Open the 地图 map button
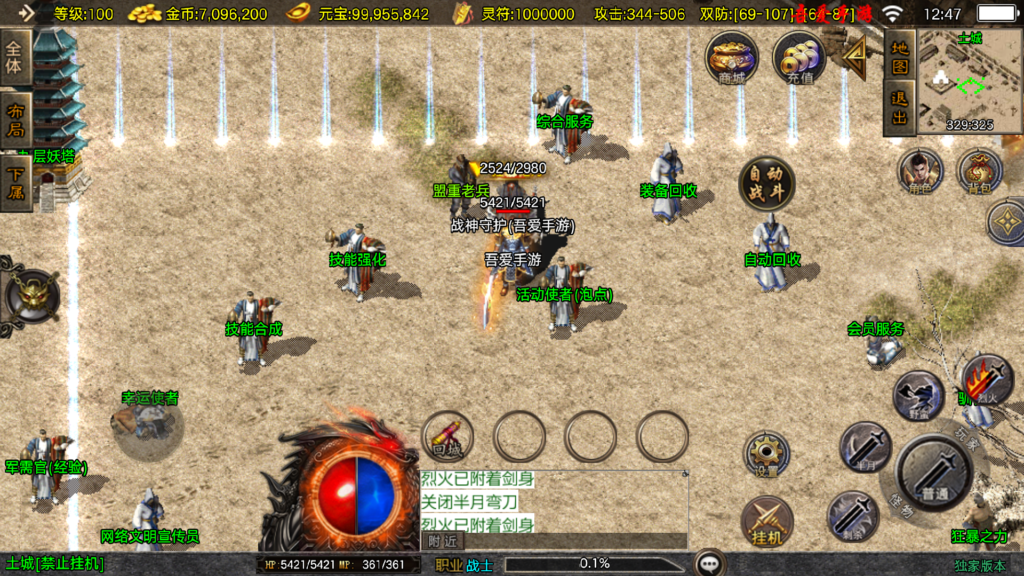Image resolution: width=1024 pixels, height=576 pixels. pyautogui.click(x=900, y=58)
